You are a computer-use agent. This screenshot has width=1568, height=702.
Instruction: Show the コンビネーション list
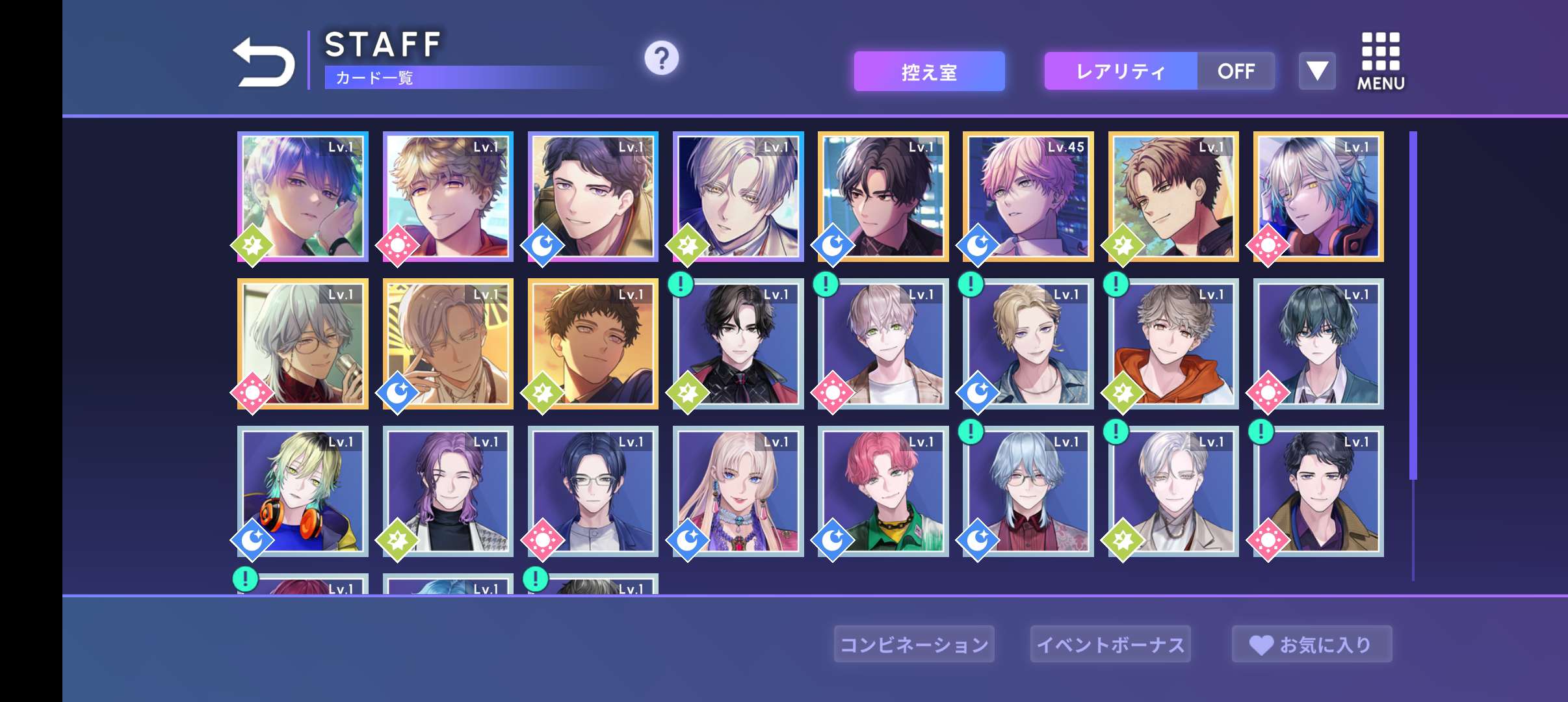[x=914, y=644]
